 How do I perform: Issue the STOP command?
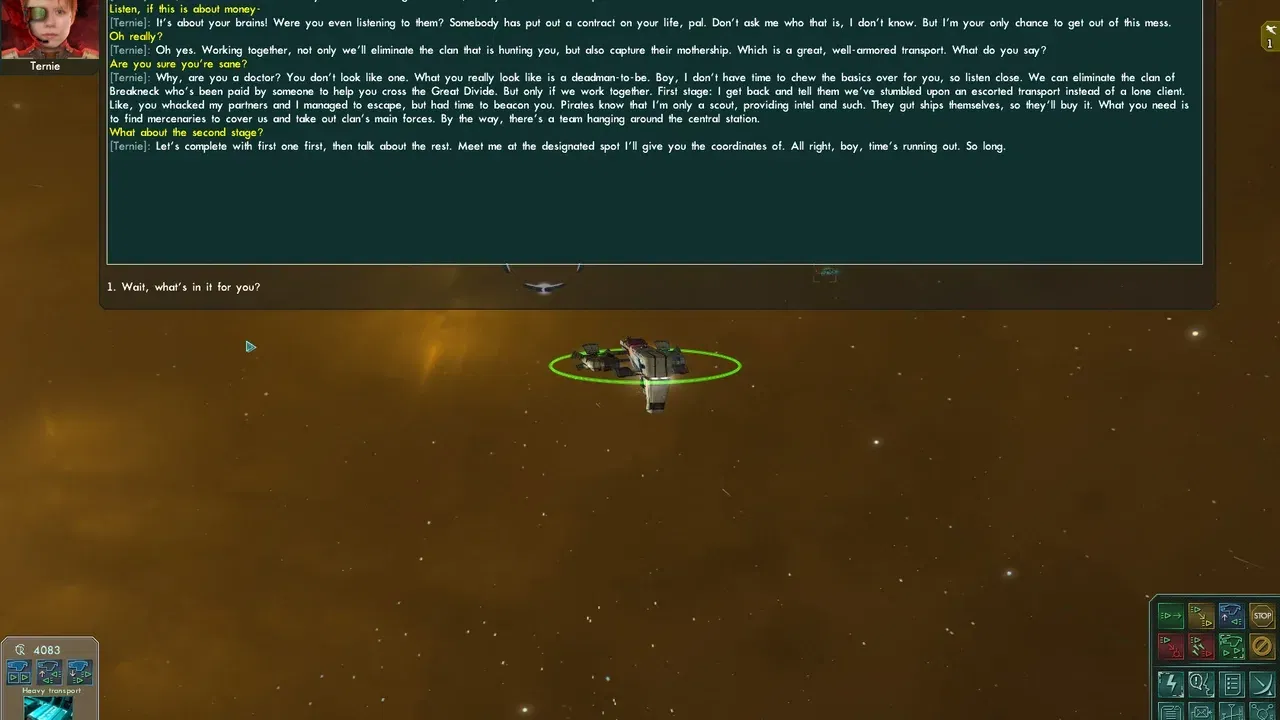click(x=1261, y=616)
